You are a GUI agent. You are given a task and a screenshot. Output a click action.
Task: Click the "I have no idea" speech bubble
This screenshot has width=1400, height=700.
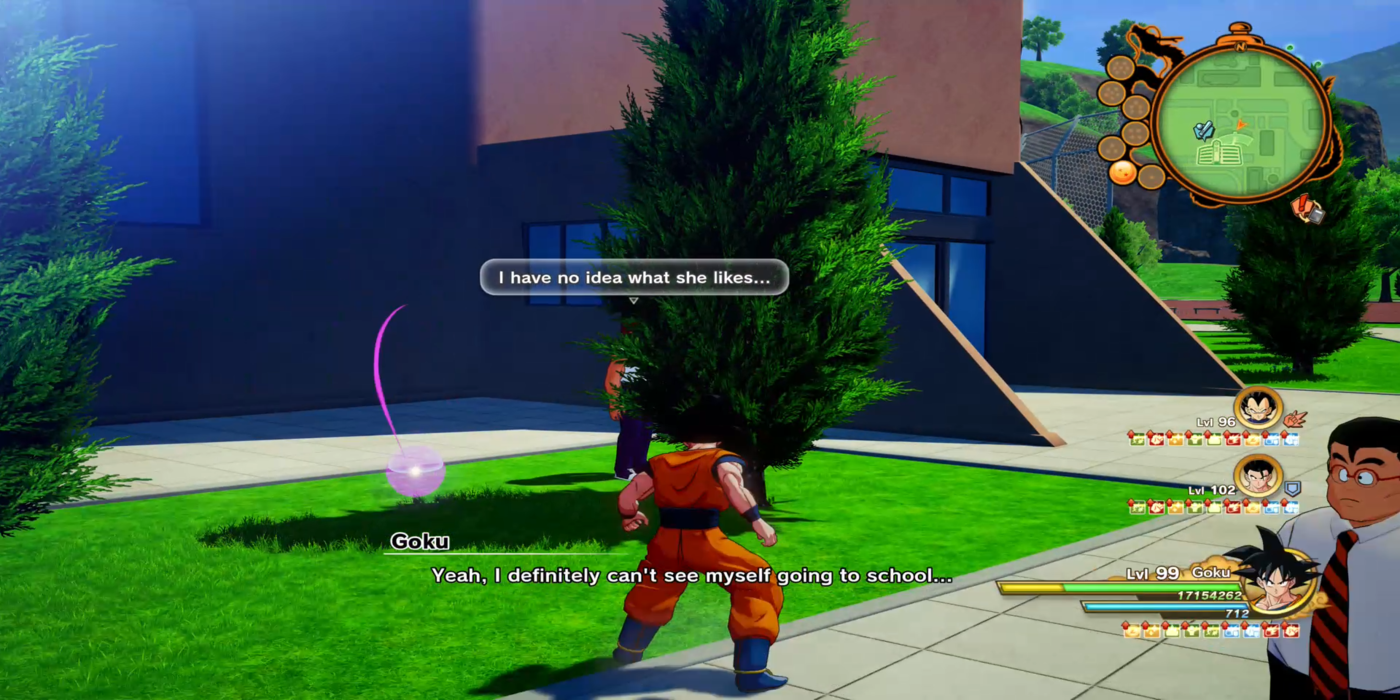[634, 277]
